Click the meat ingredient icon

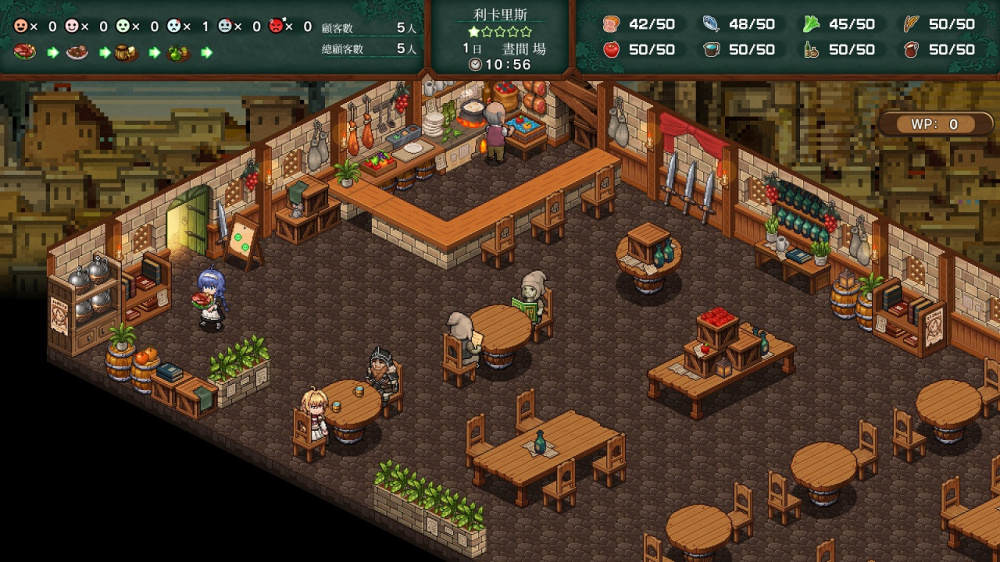pyautogui.click(x=612, y=24)
